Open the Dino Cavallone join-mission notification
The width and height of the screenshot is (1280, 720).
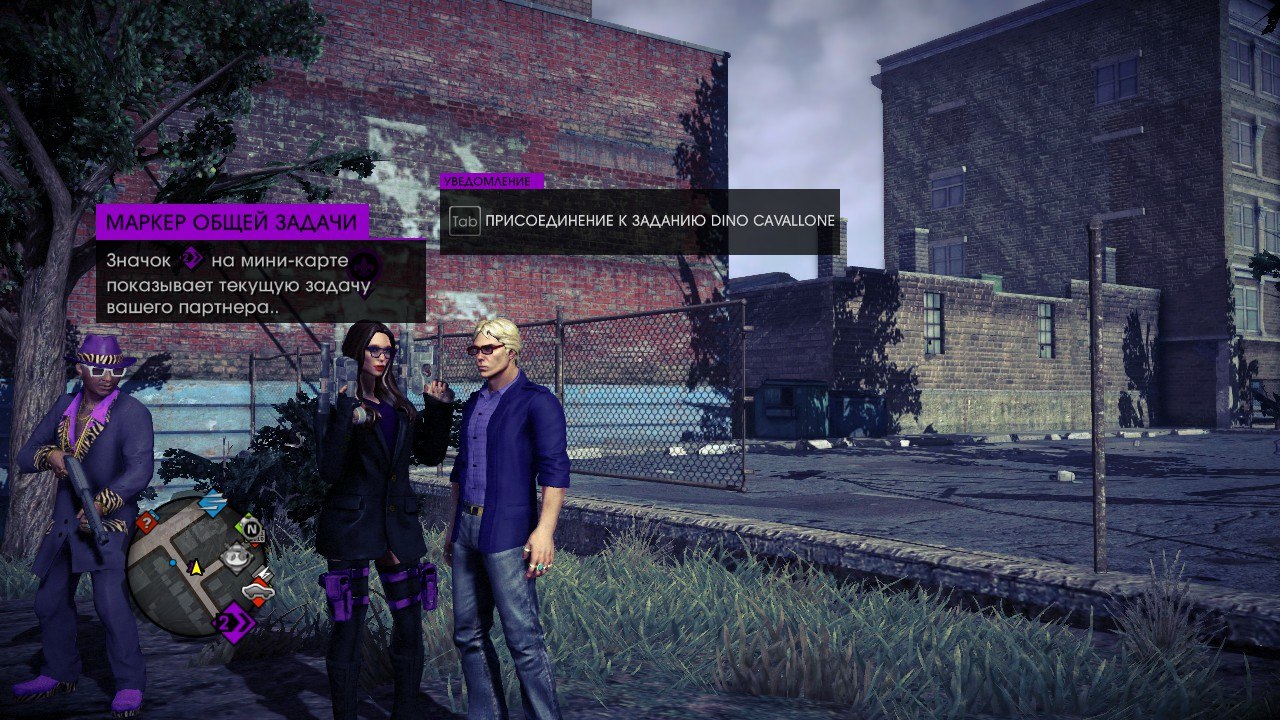tap(640, 221)
